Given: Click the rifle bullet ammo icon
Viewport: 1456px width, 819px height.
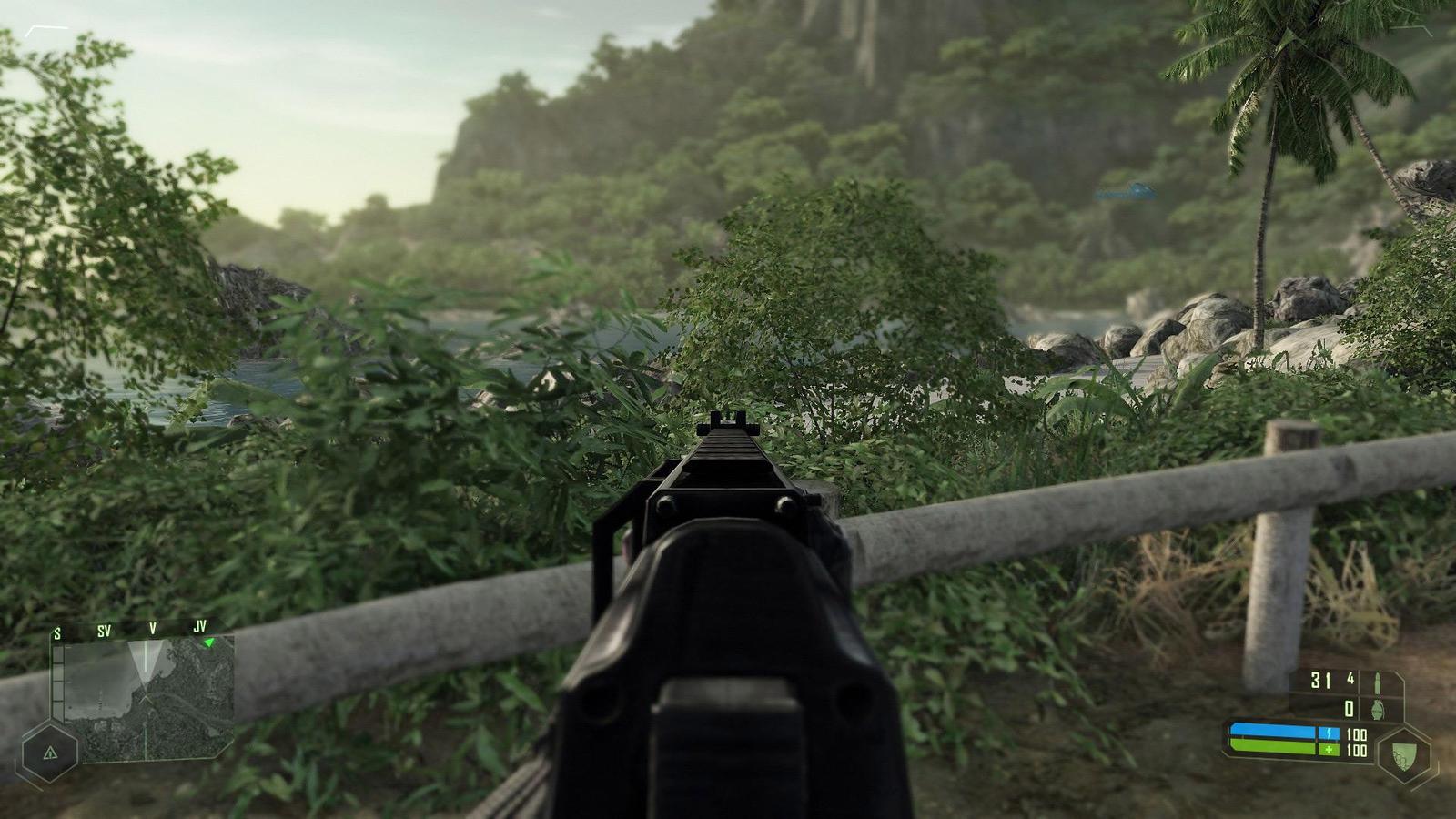Looking at the screenshot, I should tap(1378, 682).
